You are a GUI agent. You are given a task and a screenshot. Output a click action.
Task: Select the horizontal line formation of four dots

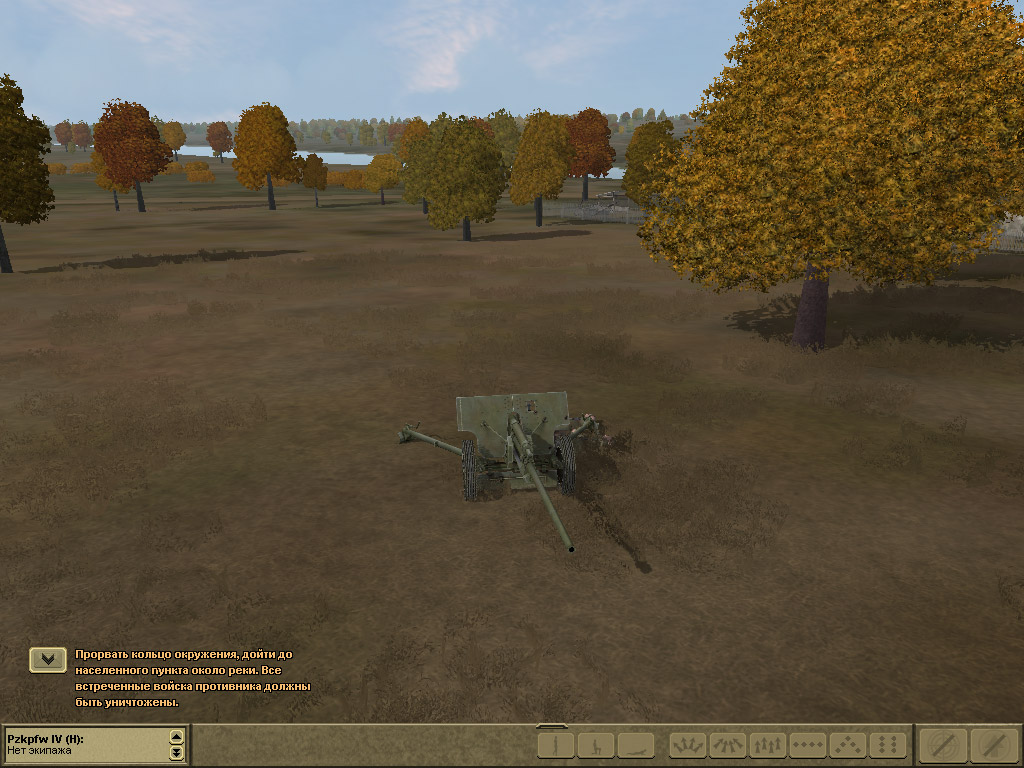pyautogui.click(x=808, y=745)
